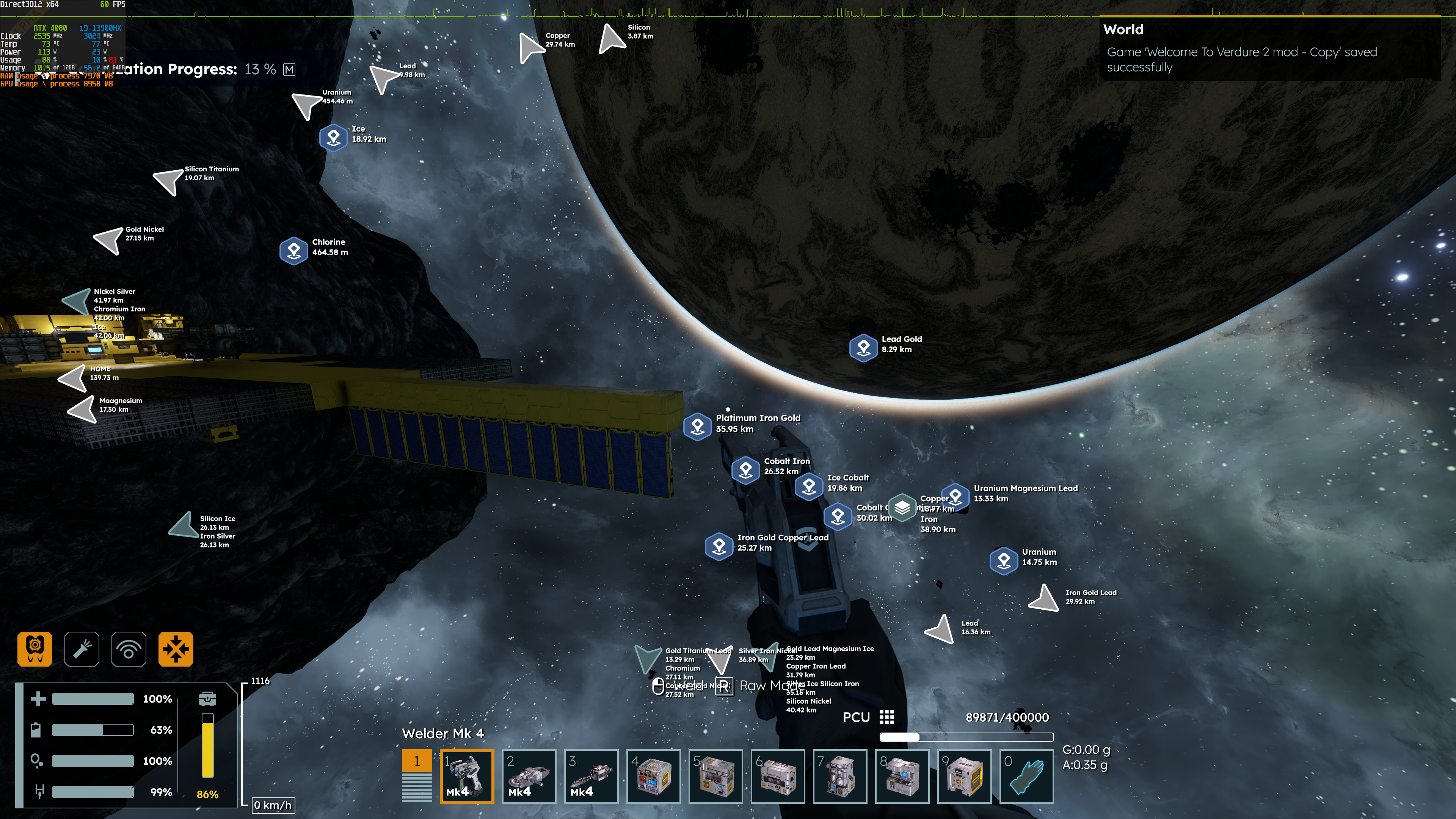Screen dimensions: 1456x819
Task: Choose the Mk4 hand drill in slot 3
Action: click(591, 775)
